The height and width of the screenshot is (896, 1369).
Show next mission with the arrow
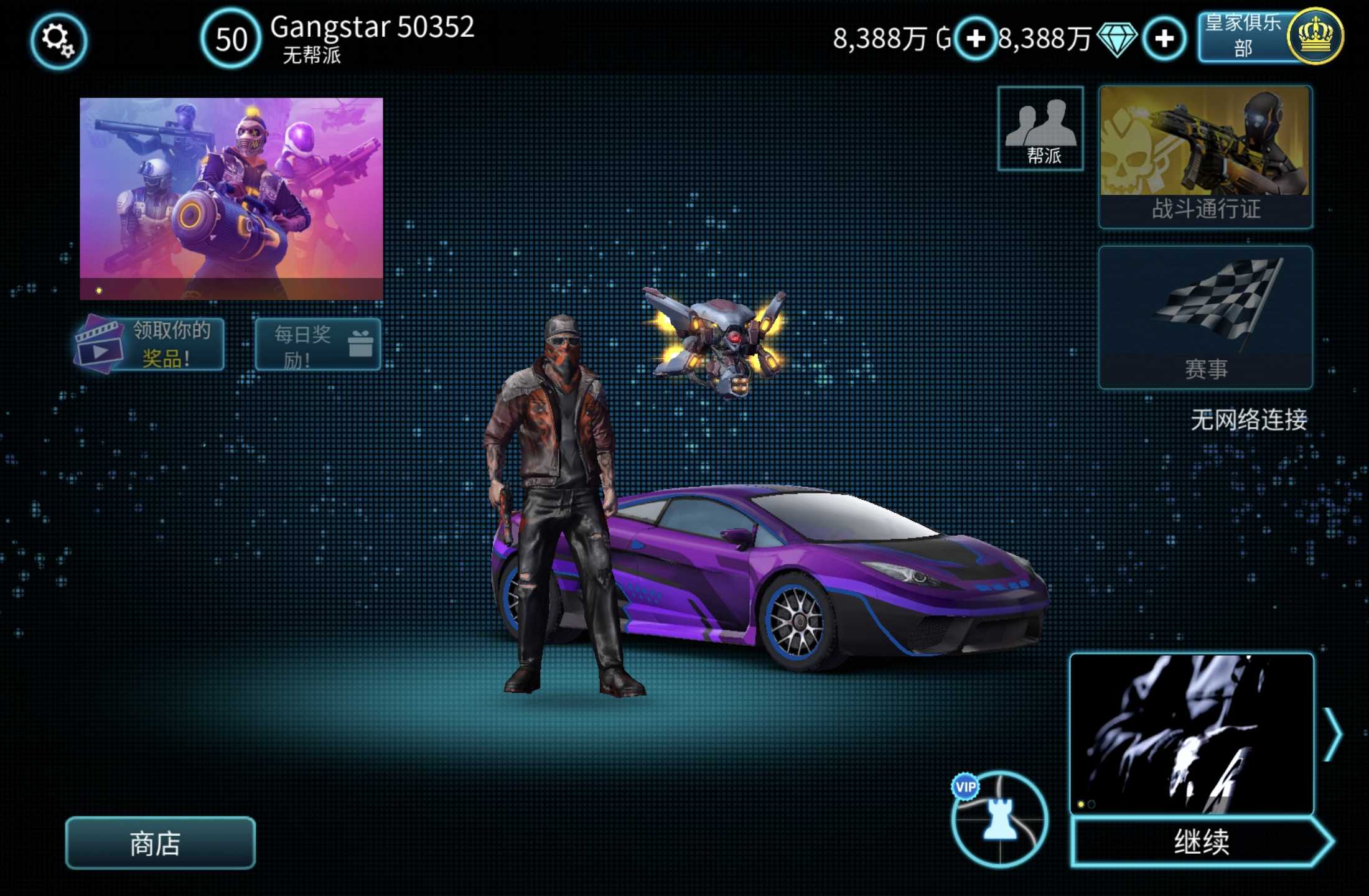pyautogui.click(x=1332, y=735)
